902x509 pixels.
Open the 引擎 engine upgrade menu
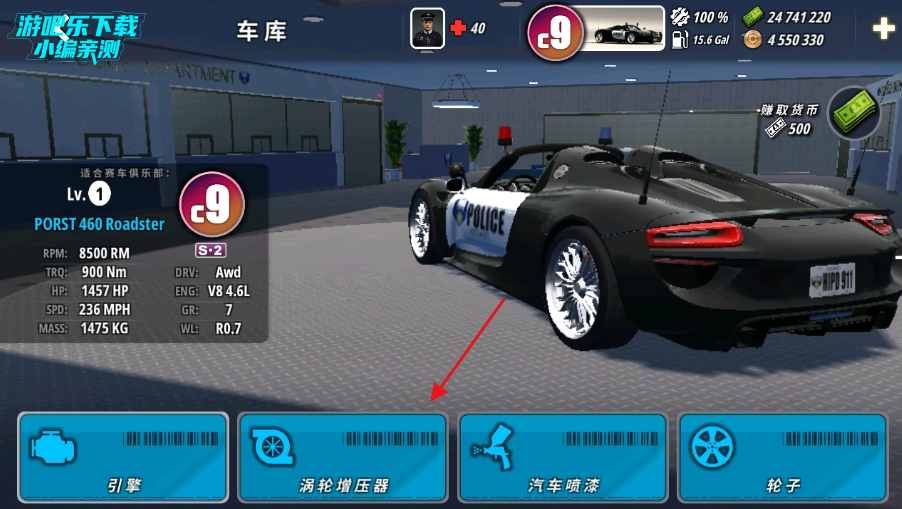(x=123, y=457)
